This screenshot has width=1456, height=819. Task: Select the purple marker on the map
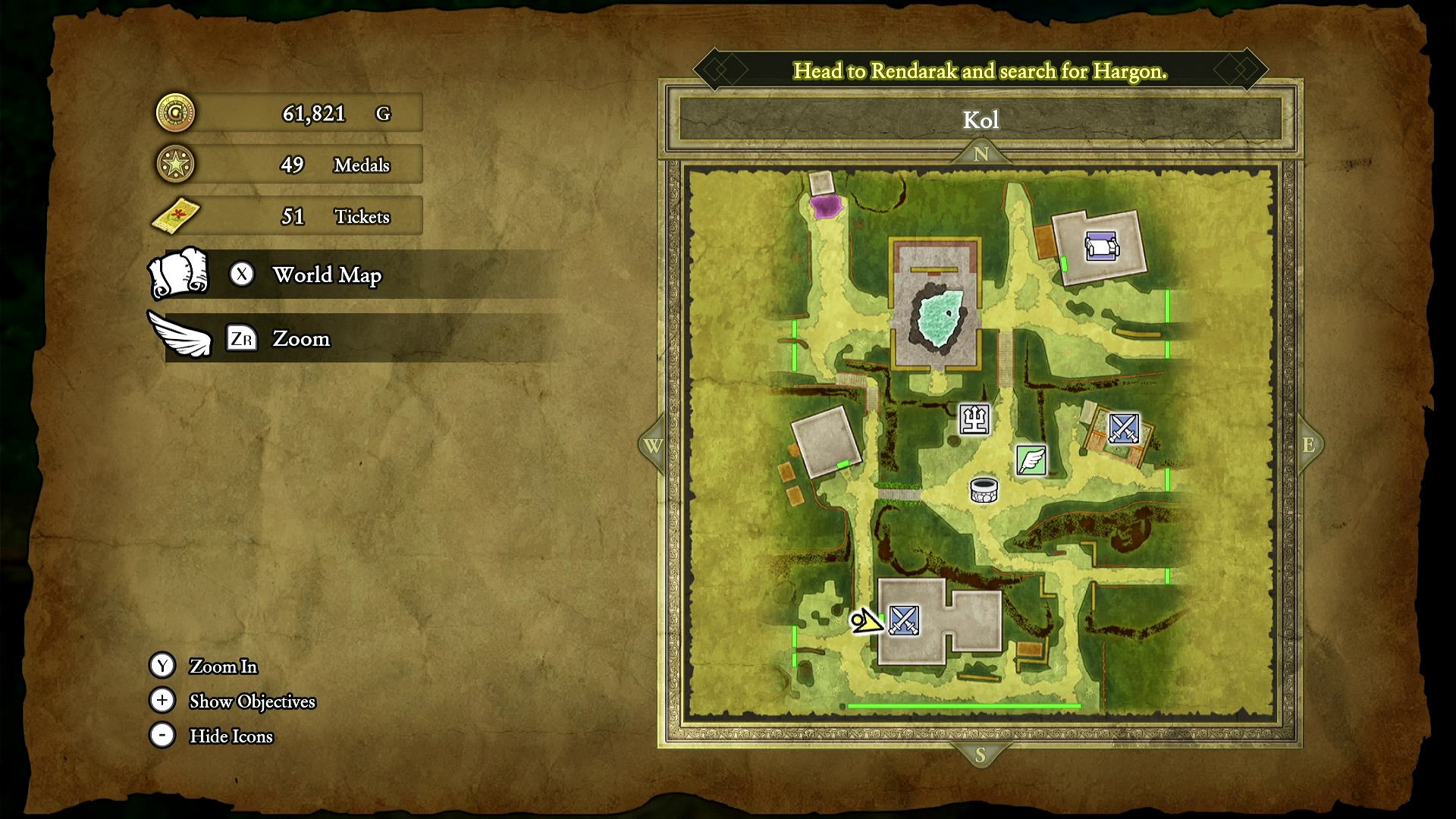click(x=825, y=206)
